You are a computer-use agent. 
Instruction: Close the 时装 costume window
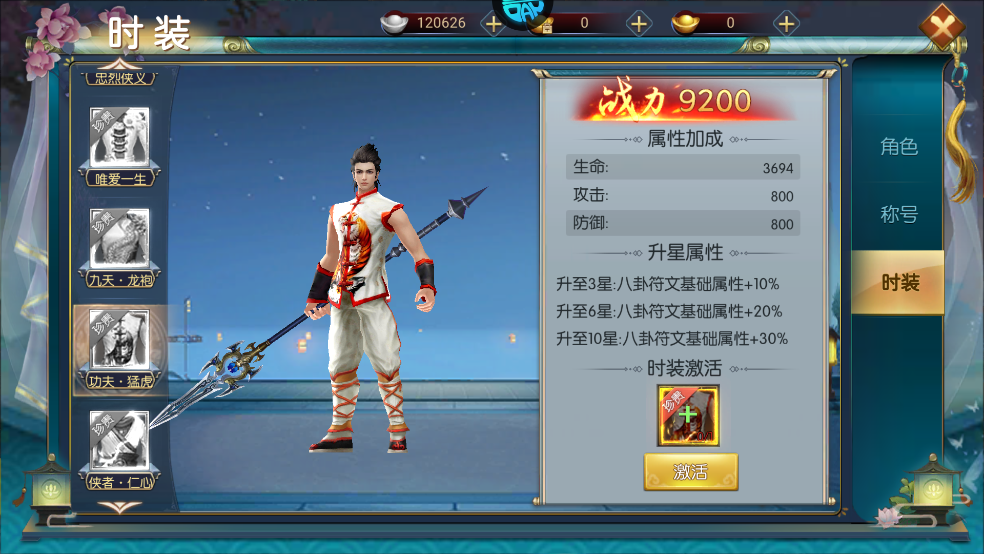coord(945,27)
